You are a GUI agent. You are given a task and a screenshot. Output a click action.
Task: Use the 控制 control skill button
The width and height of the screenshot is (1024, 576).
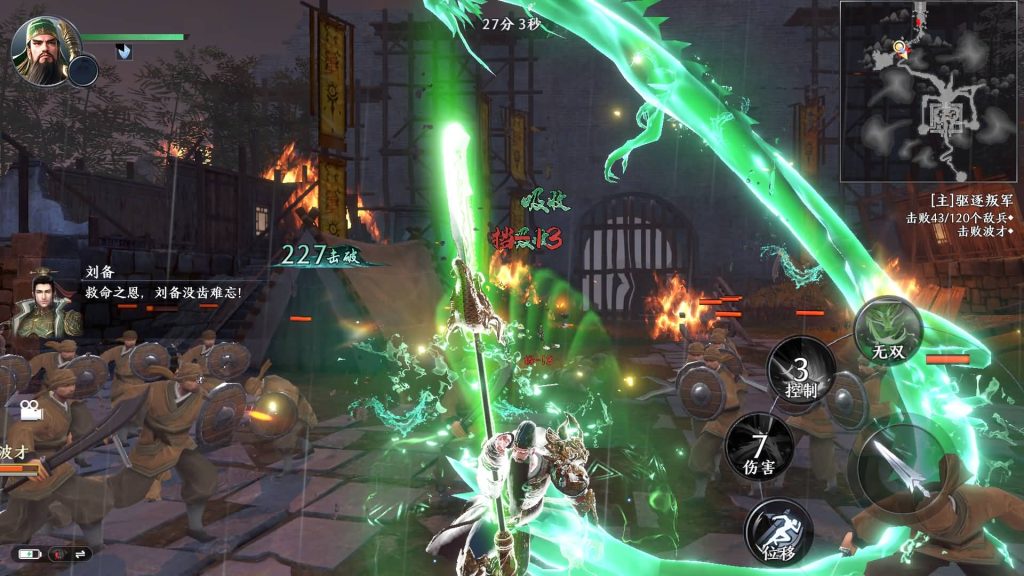pos(801,374)
